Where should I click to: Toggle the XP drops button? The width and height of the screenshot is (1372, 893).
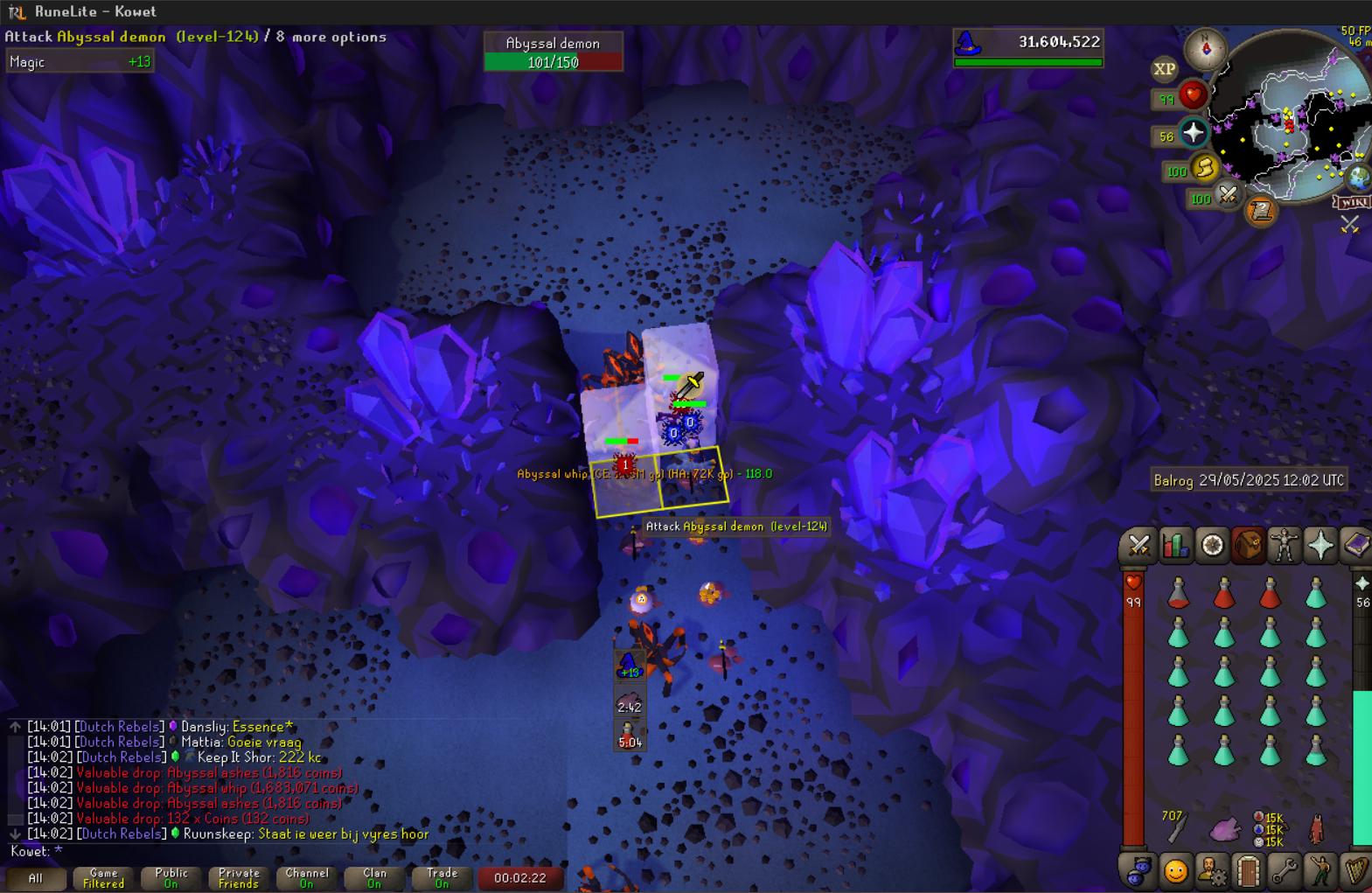pos(1164,69)
